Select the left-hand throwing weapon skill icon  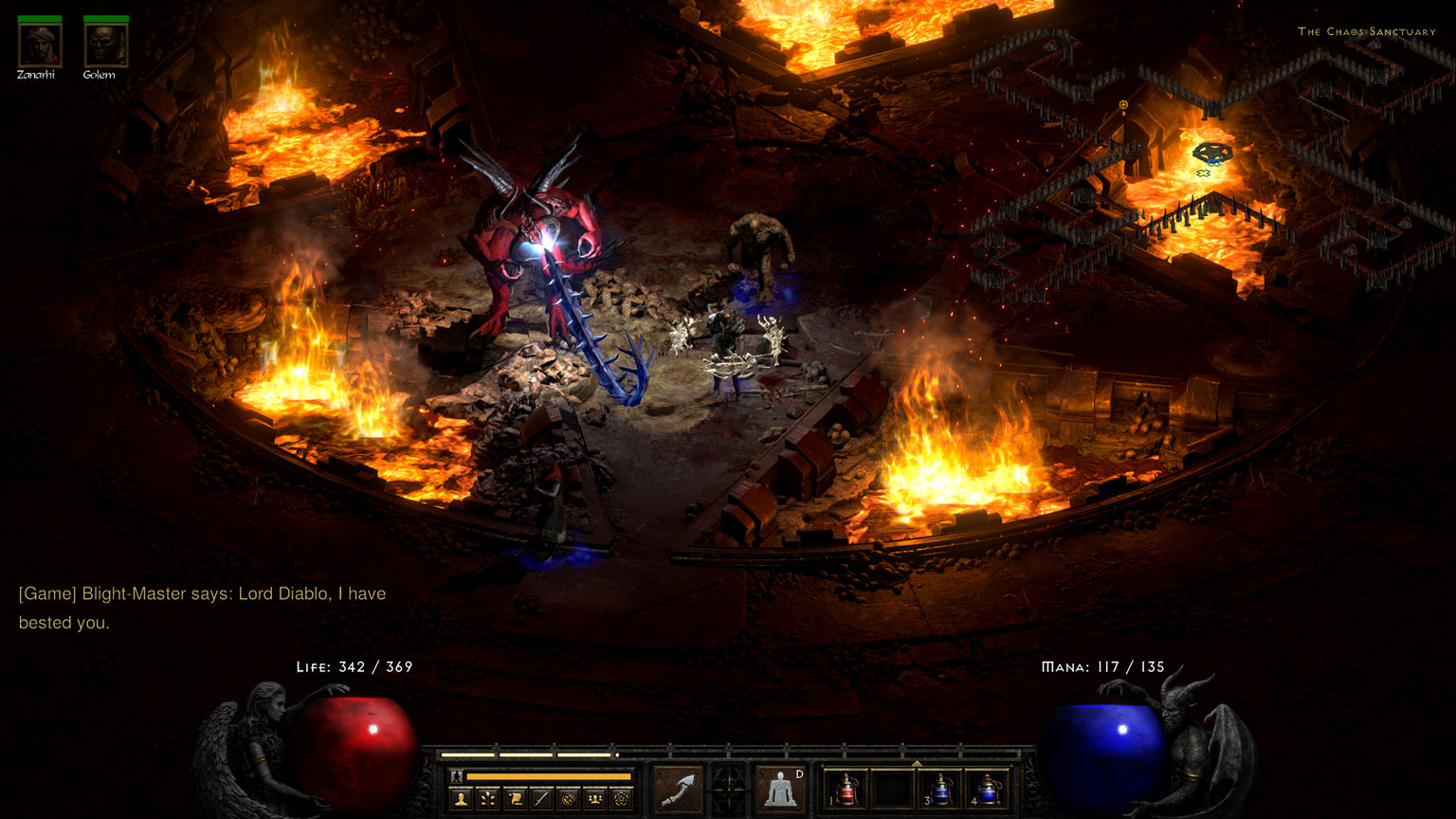point(677,789)
